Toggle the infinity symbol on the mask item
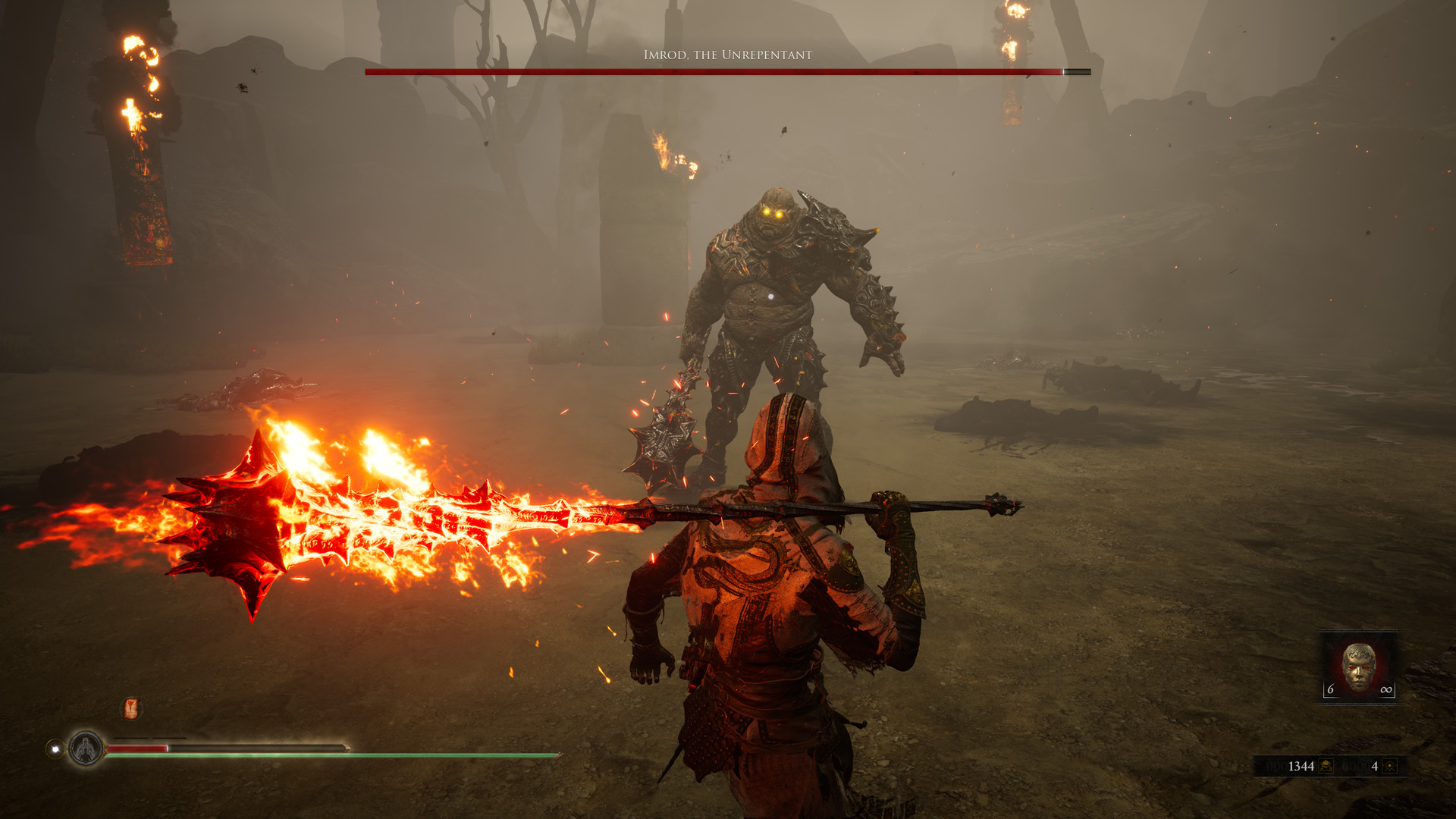 coord(1386,689)
